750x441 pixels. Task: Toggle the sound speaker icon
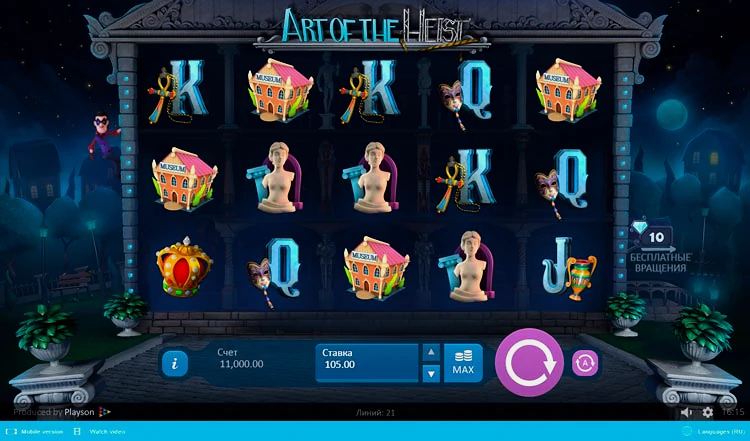coord(687,412)
